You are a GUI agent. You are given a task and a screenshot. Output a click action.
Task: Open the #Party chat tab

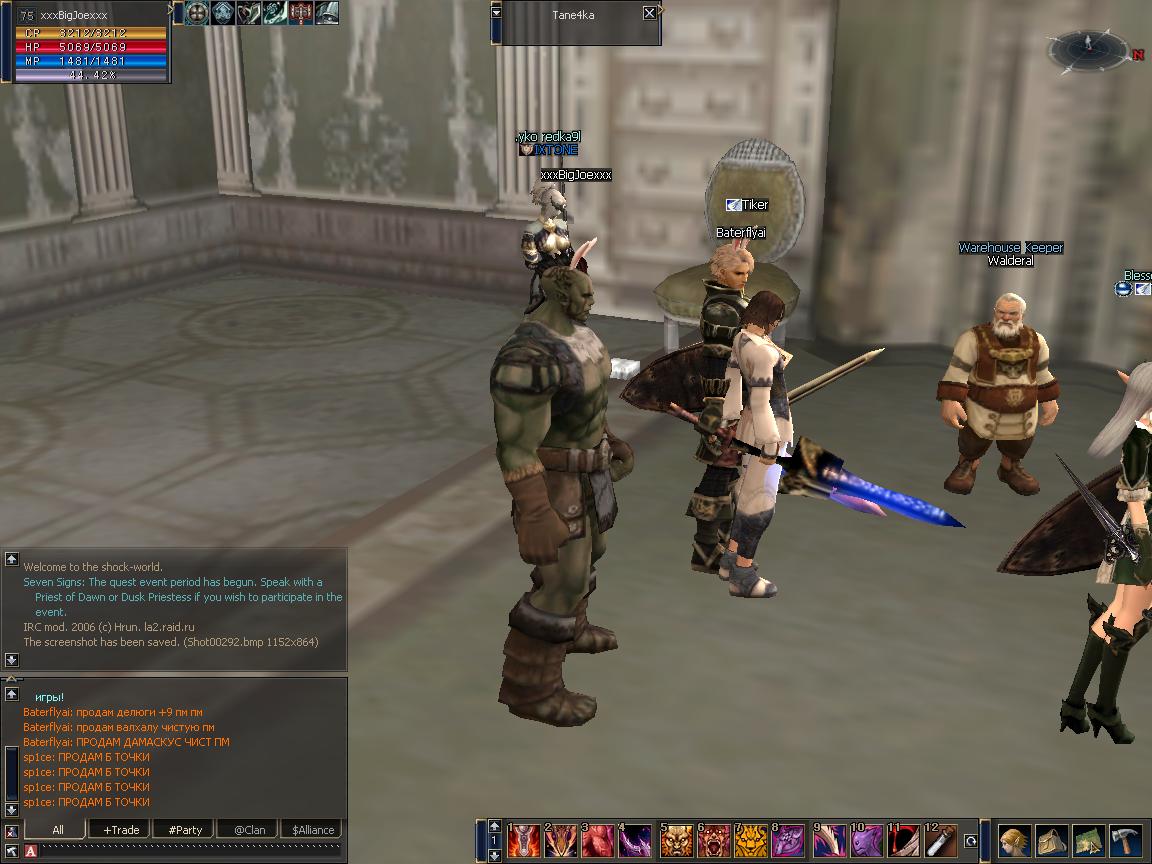click(185, 830)
